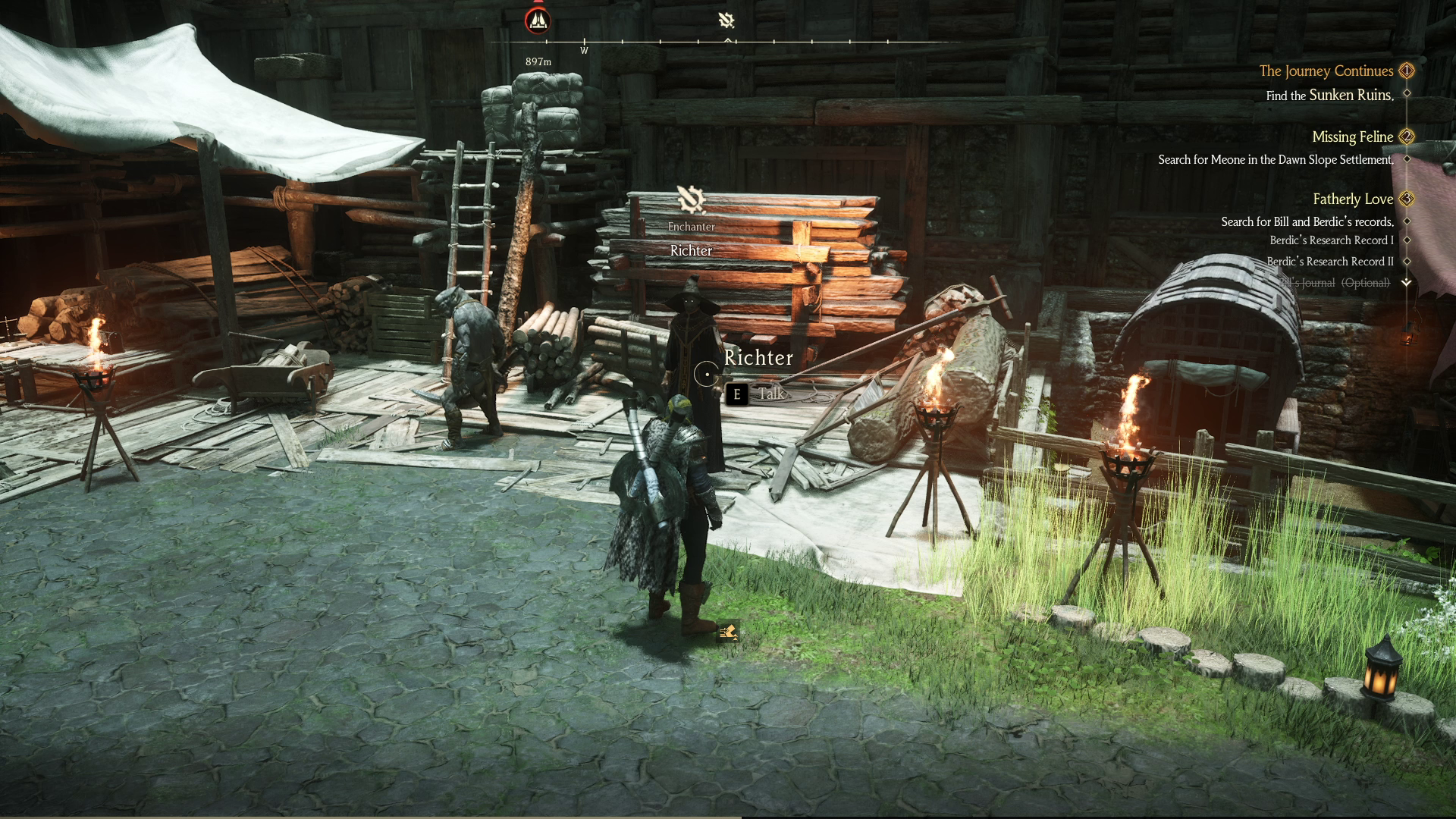Click the red camp marker on compass
The image size is (1456, 819).
[x=538, y=20]
